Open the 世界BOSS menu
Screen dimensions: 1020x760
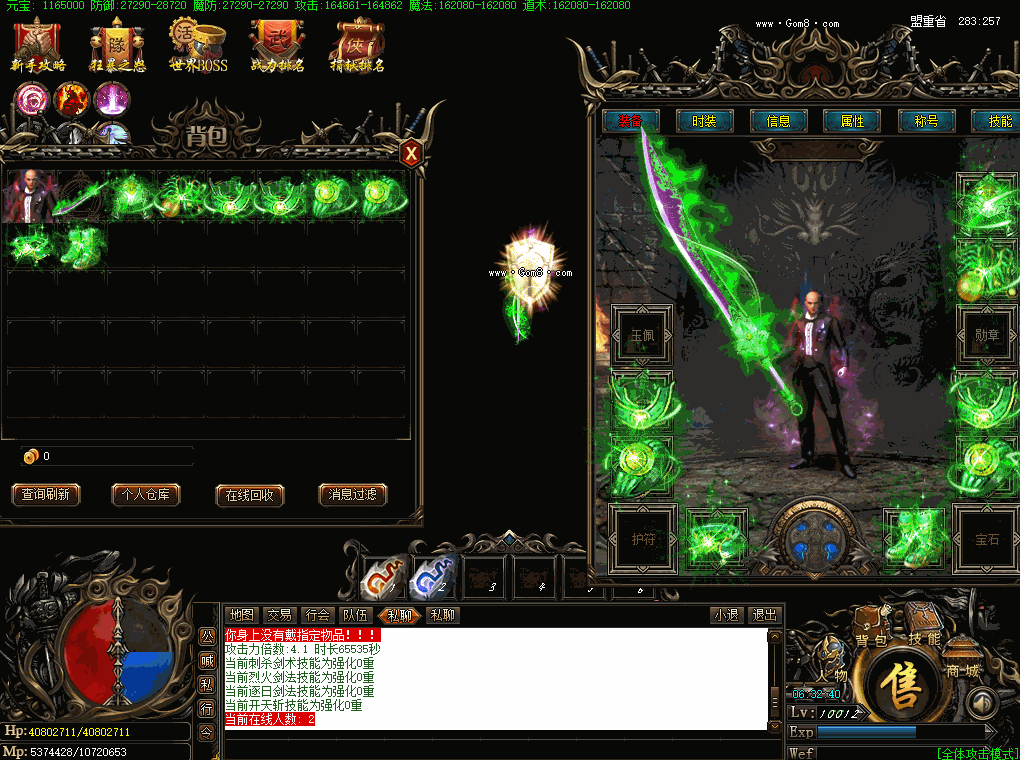(x=198, y=46)
